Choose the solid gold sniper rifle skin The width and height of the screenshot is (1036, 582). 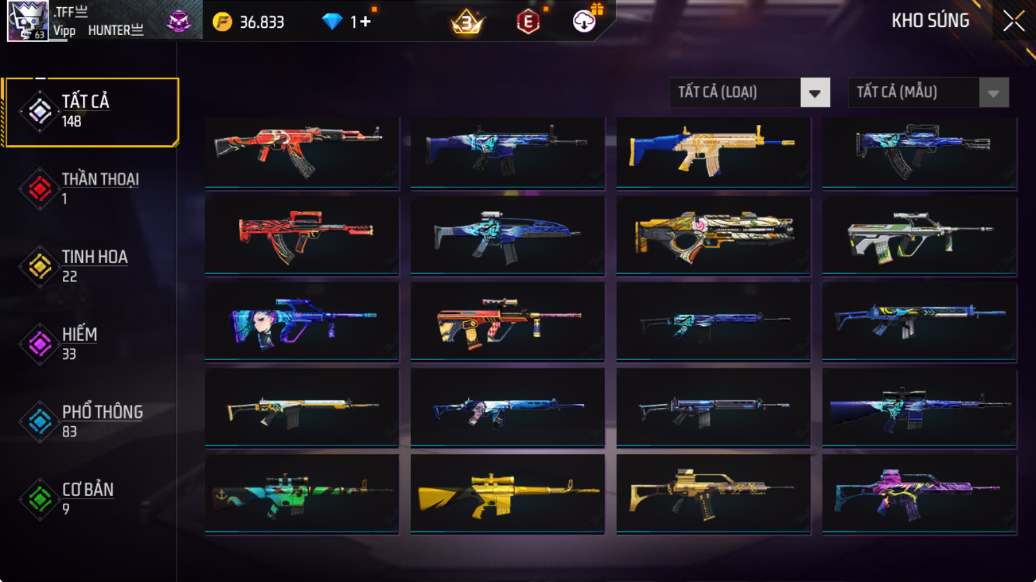tap(507, 495)
